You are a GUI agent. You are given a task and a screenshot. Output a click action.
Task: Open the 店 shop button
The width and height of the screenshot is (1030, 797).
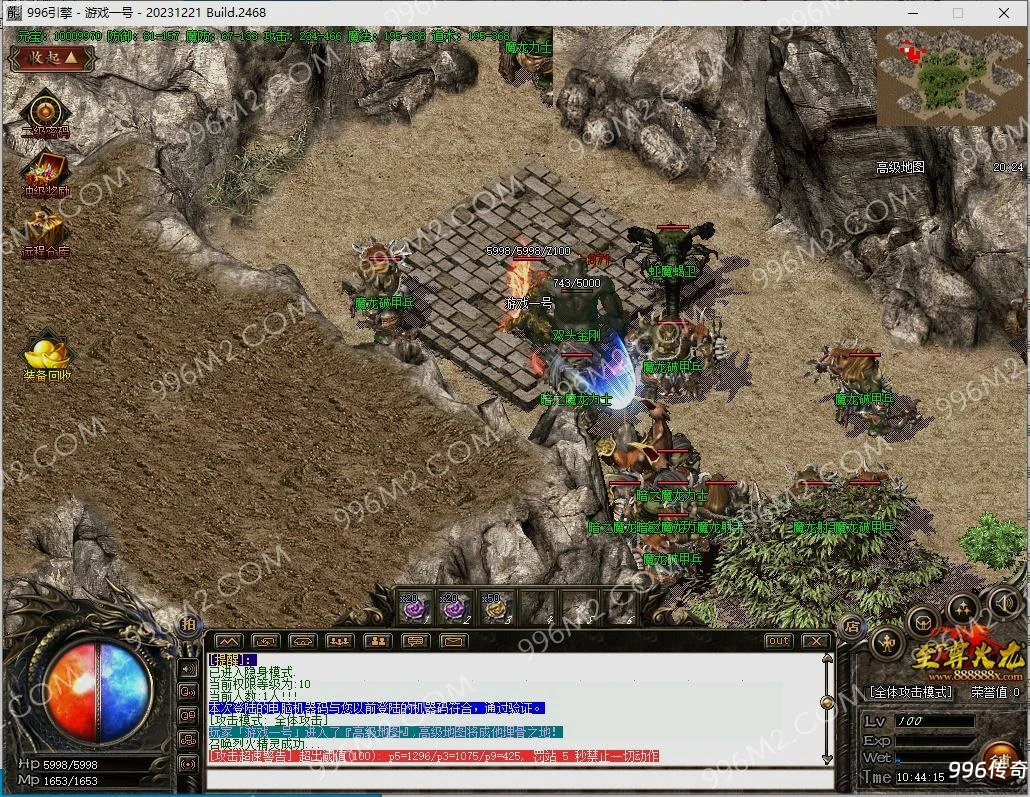tap(851, 626)
